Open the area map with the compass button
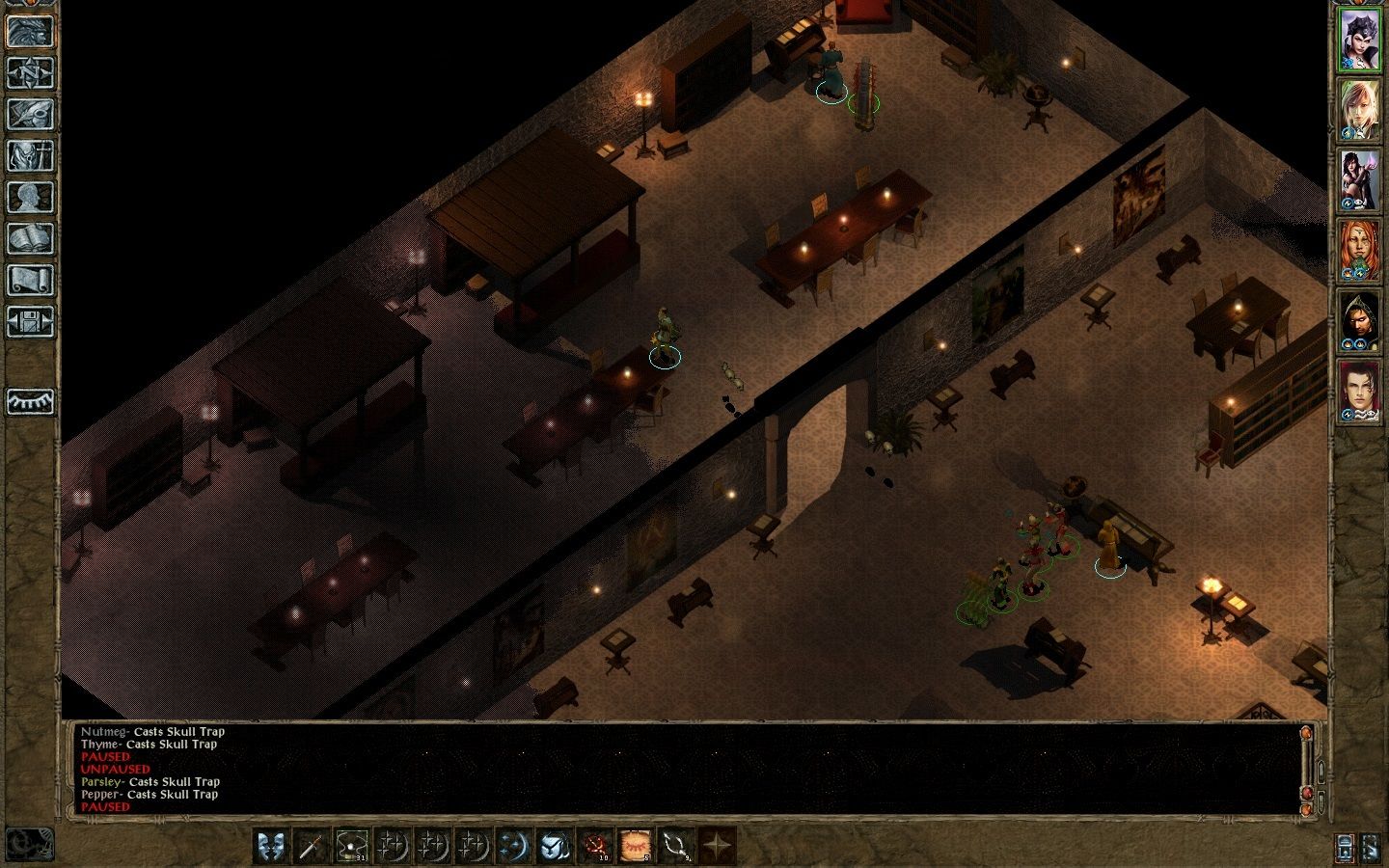The image size is (1389, 868). tap(31, 72)
